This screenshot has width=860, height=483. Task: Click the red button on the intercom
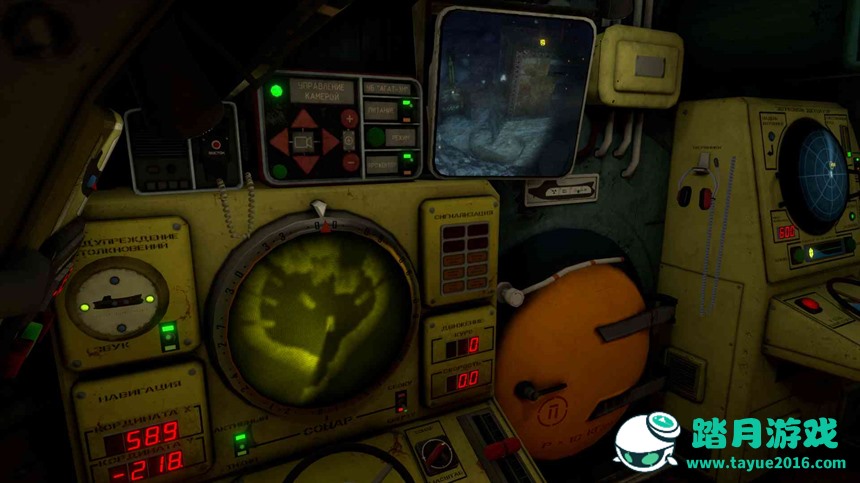(213, 144)
